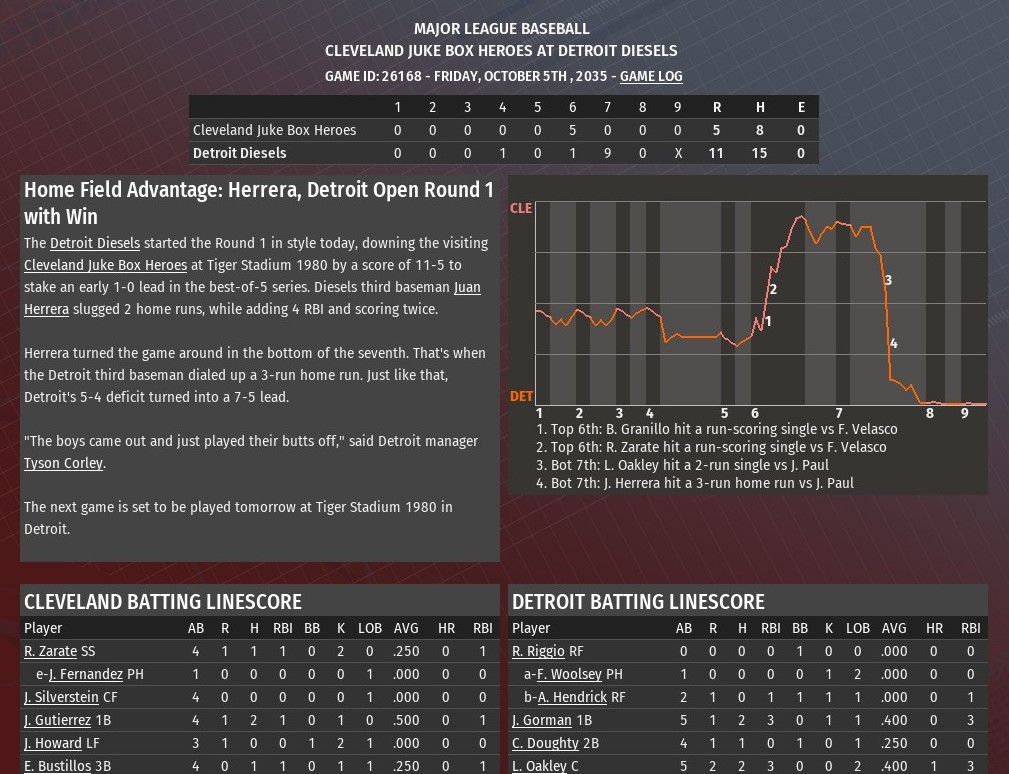Open J. Howard's player profile

click(53, 743)
